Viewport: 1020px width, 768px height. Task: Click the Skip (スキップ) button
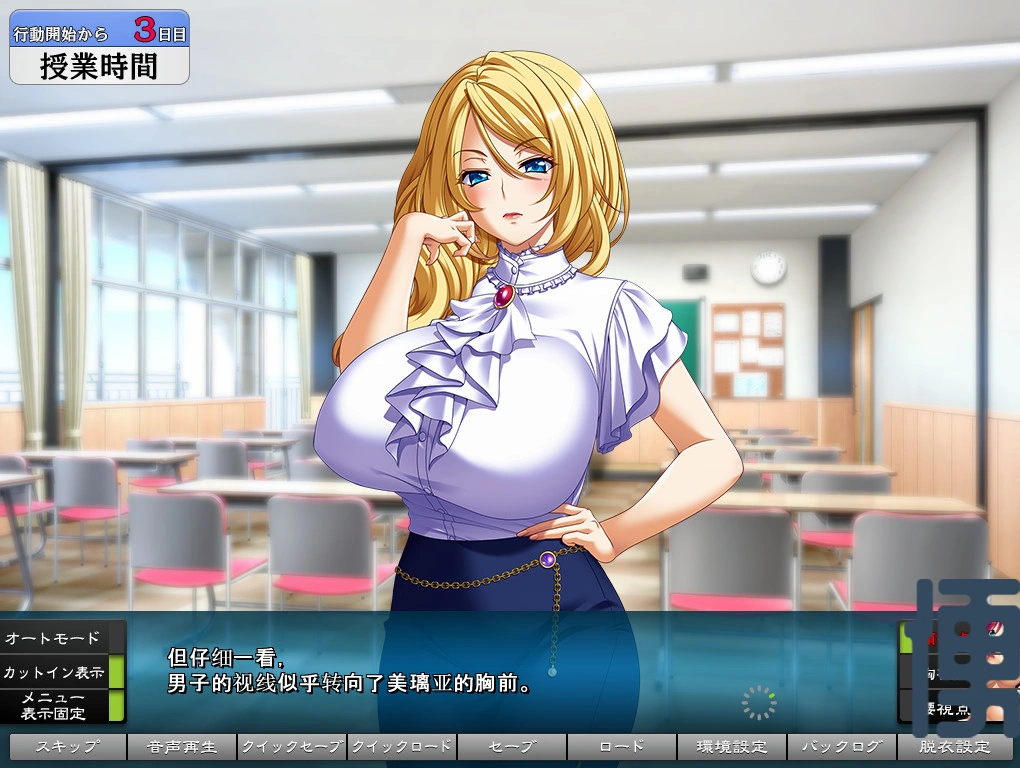coord(68,747)
